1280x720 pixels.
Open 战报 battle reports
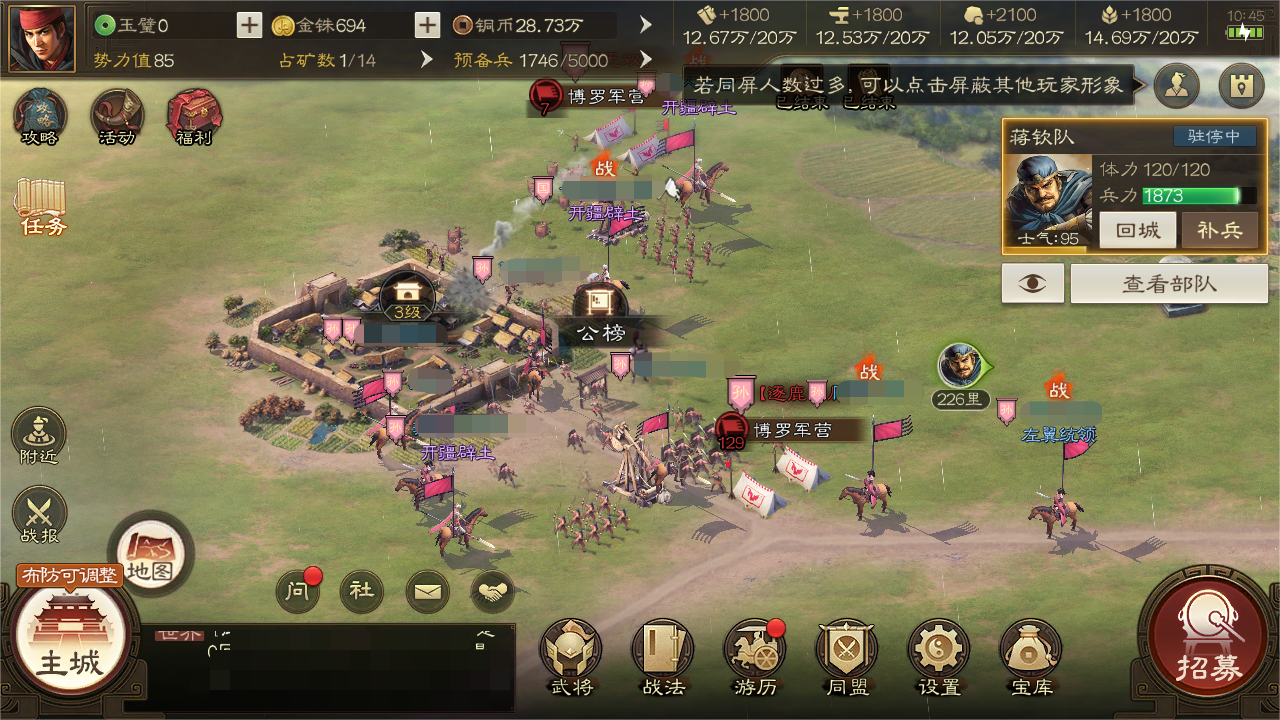[x=39, y=515]
